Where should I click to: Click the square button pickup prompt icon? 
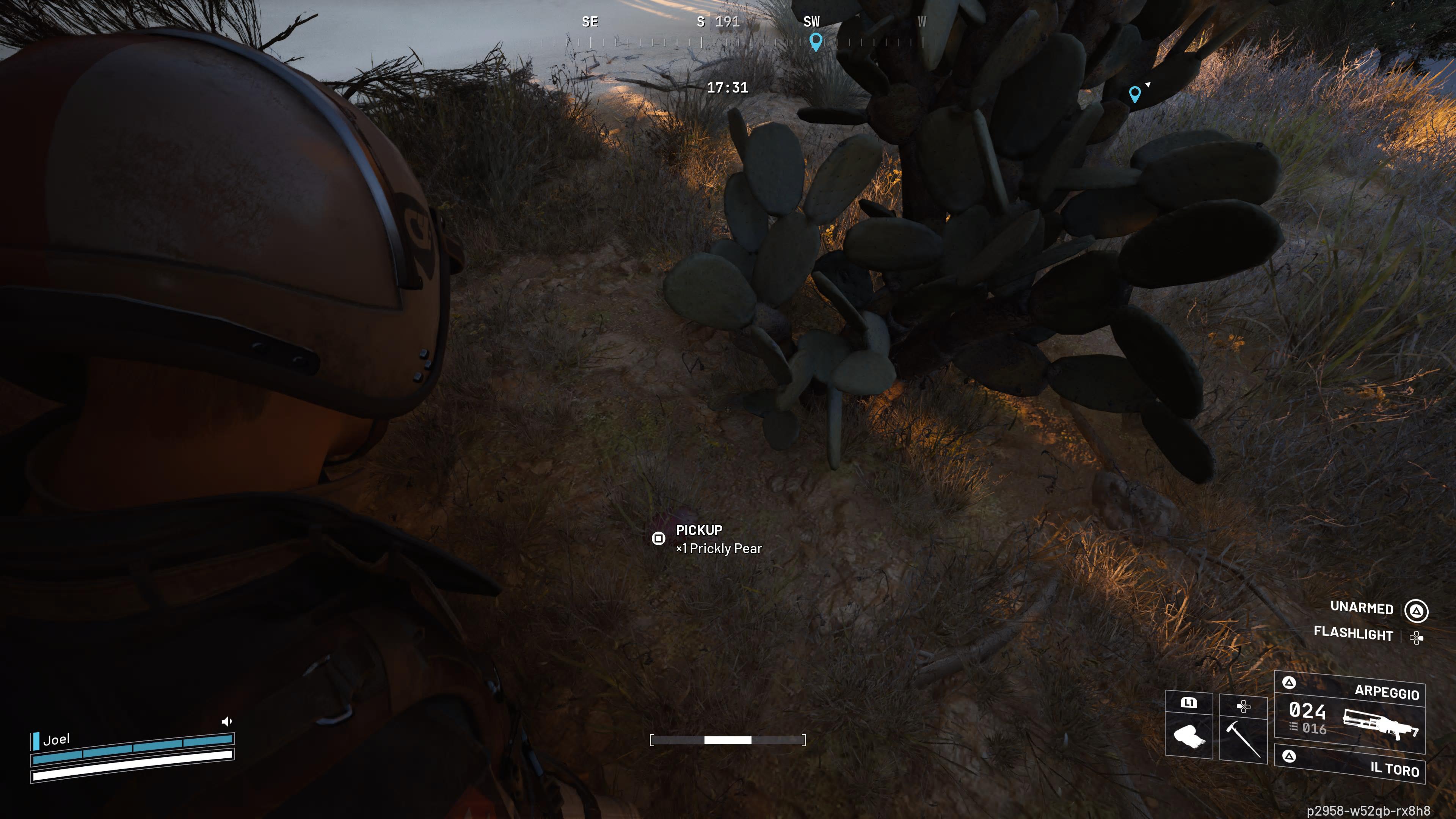[x=659, y=539]
